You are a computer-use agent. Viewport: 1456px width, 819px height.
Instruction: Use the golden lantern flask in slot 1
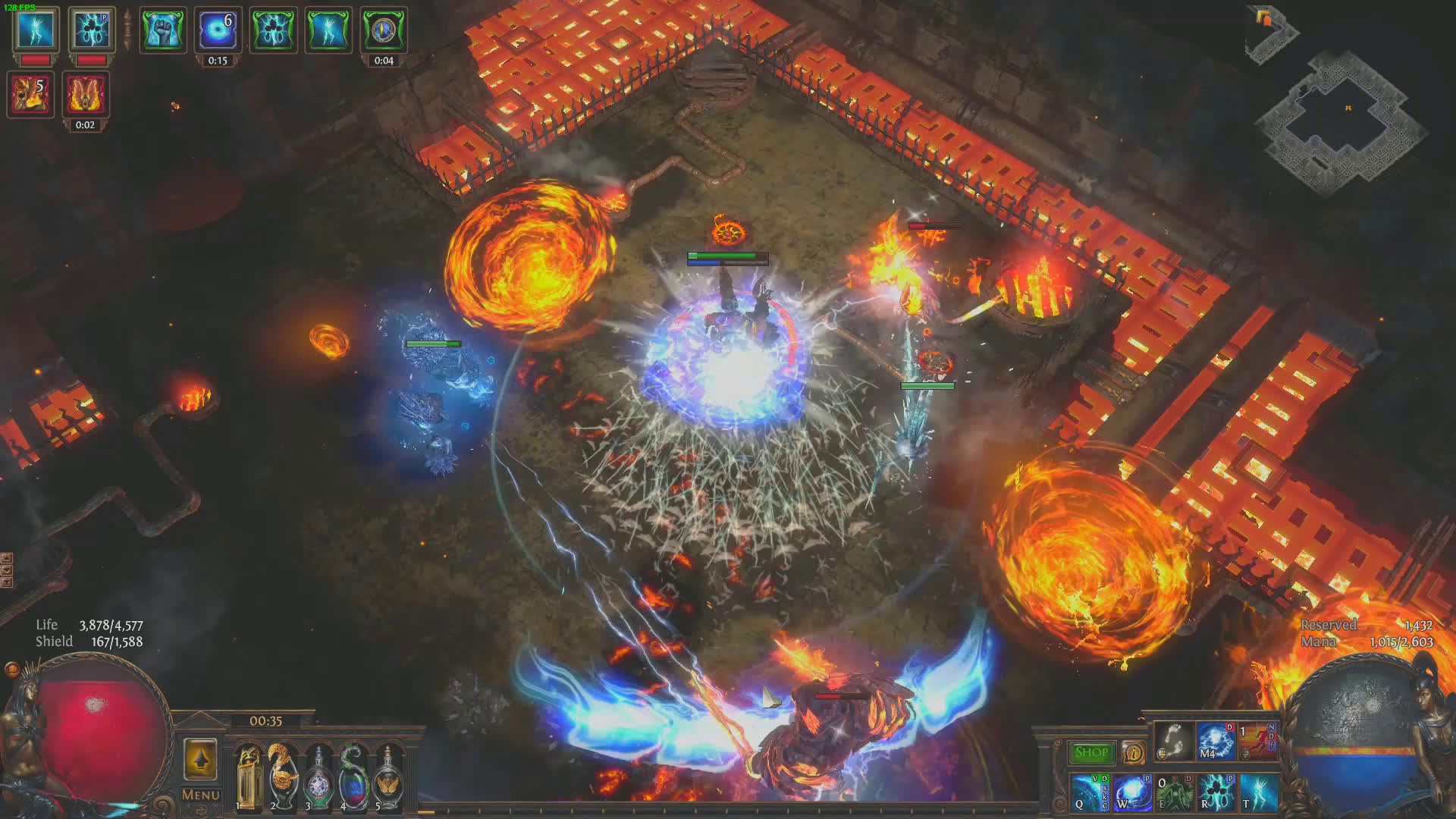coord(248,778)
